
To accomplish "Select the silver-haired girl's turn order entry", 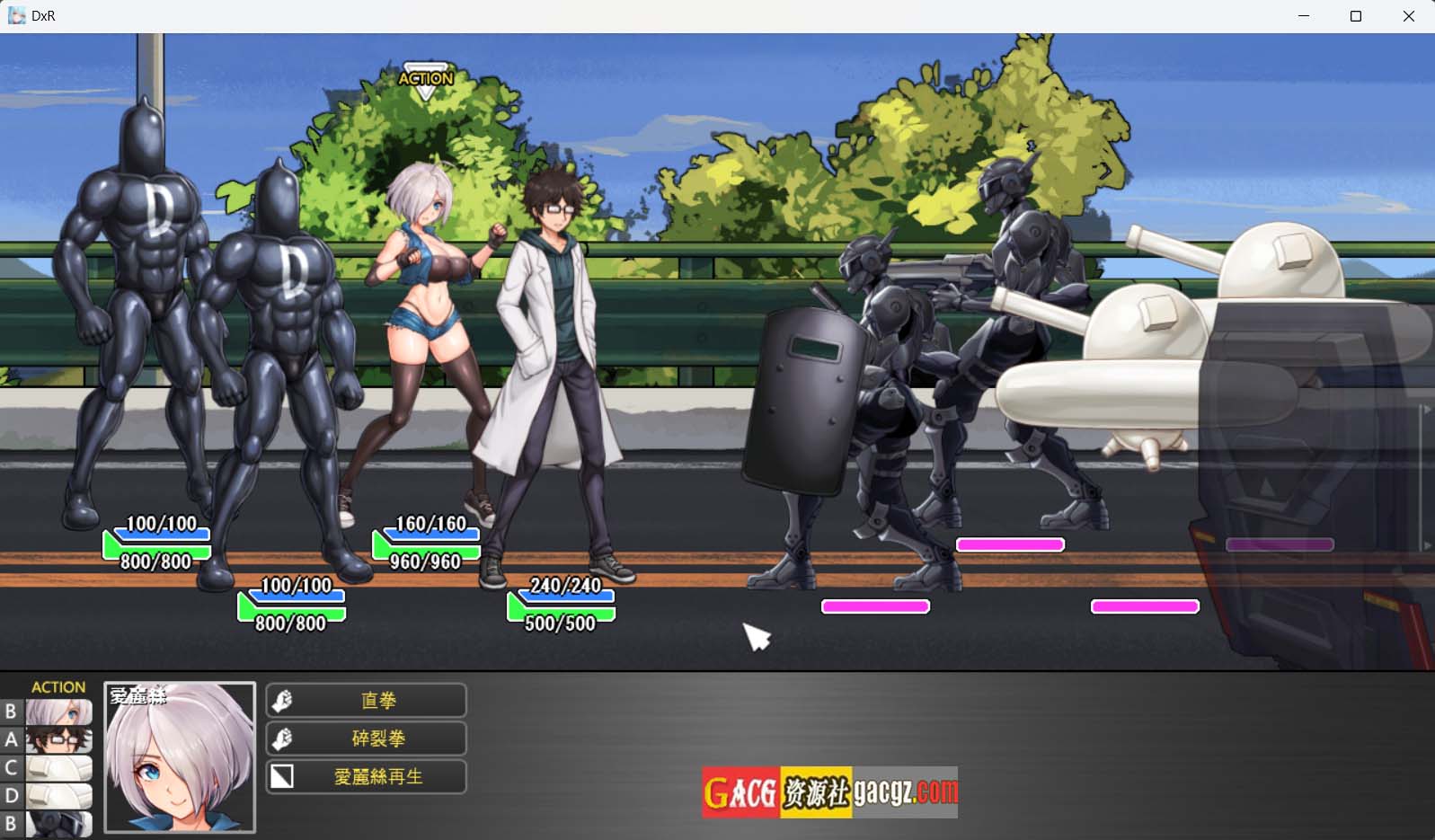I will point(58,712).
